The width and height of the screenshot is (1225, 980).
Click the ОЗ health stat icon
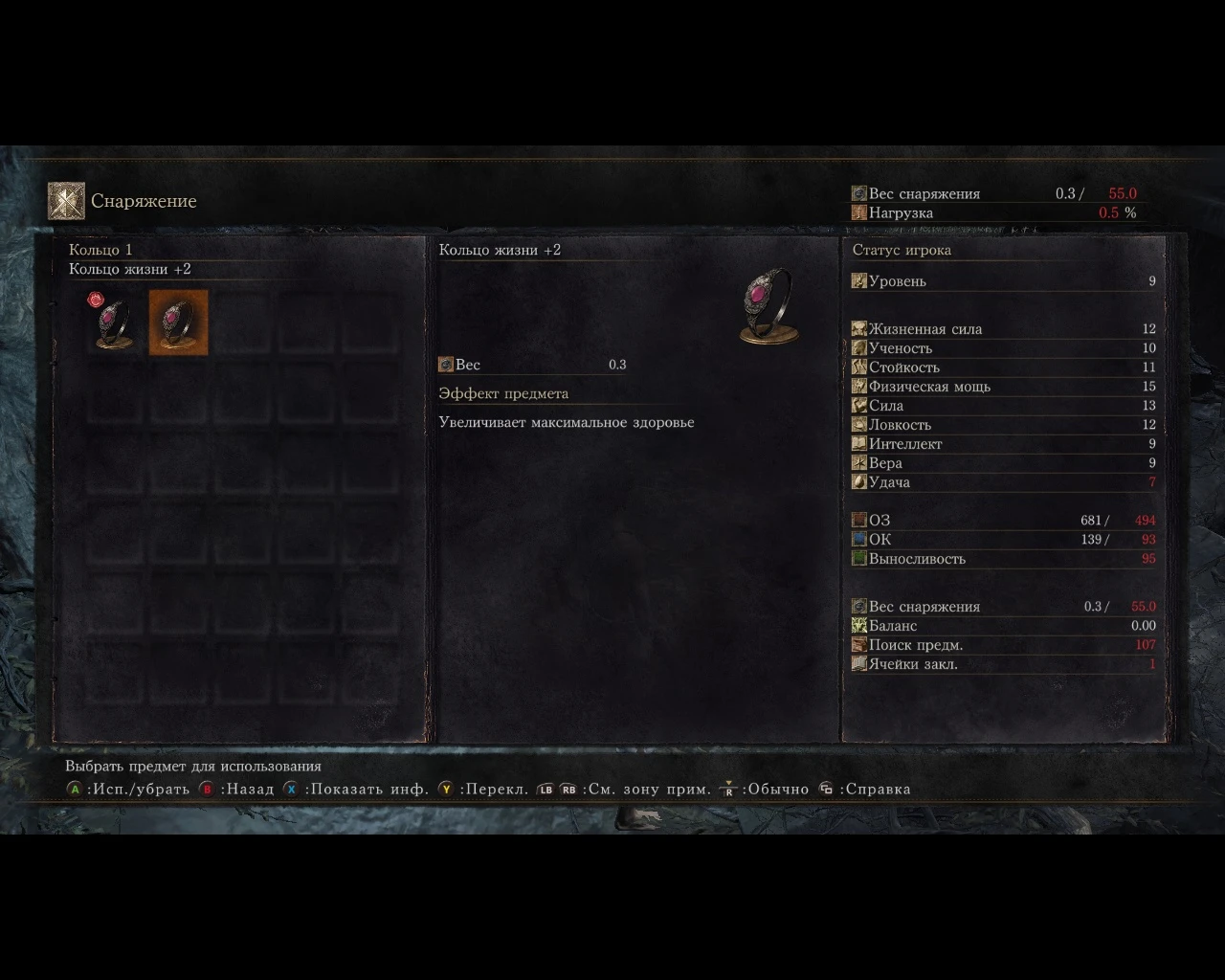click(x=860, y=520)
